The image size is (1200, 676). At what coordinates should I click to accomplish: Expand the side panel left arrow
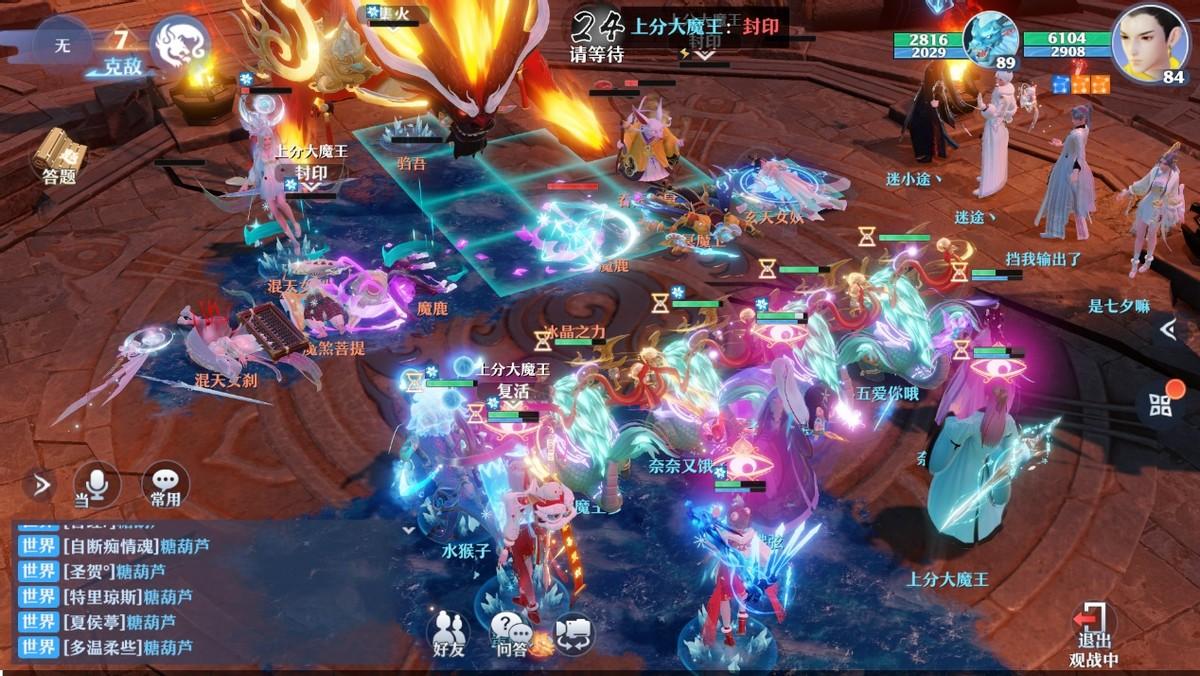click(1167, 328)
